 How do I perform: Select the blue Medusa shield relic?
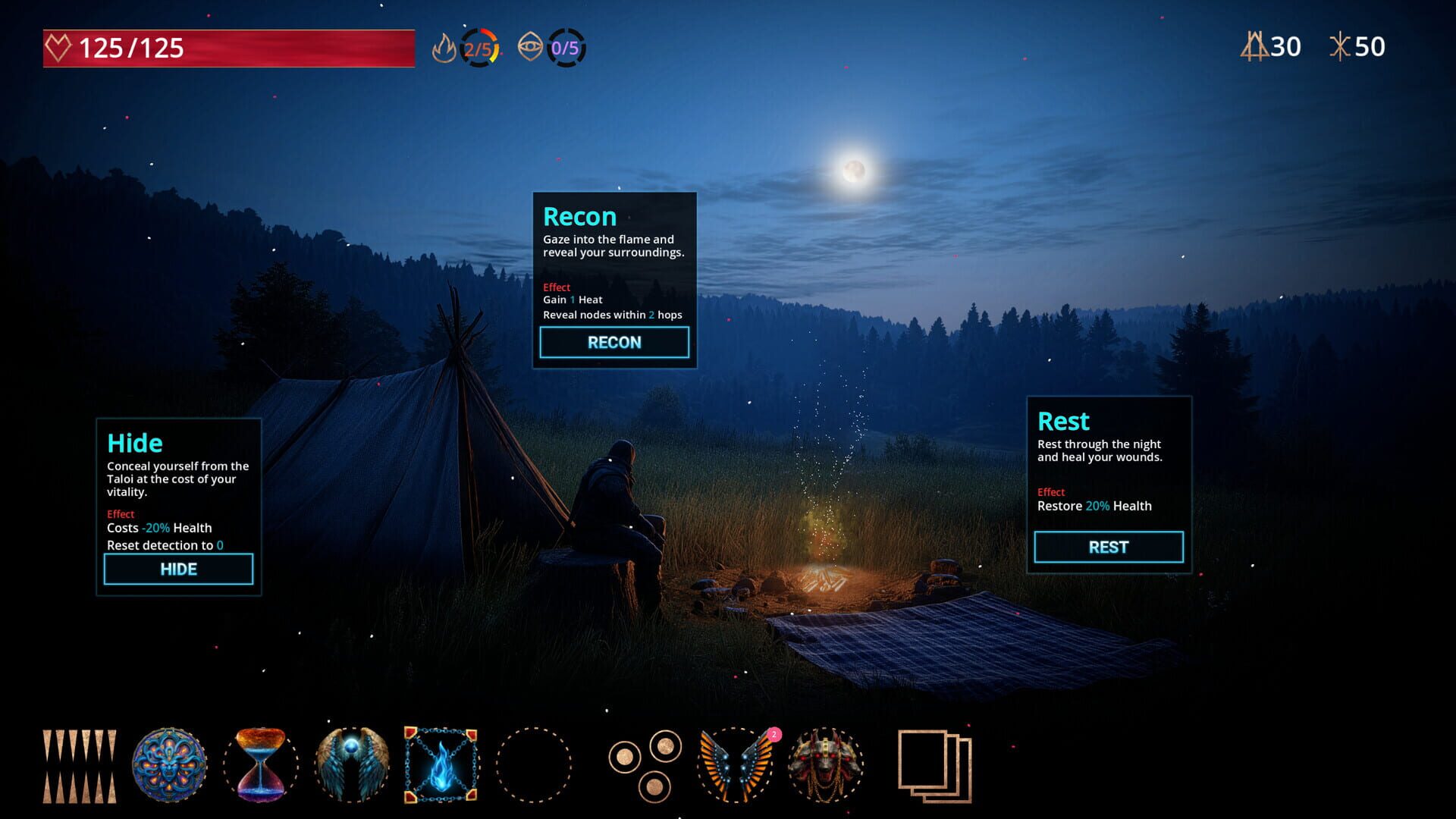169,765
